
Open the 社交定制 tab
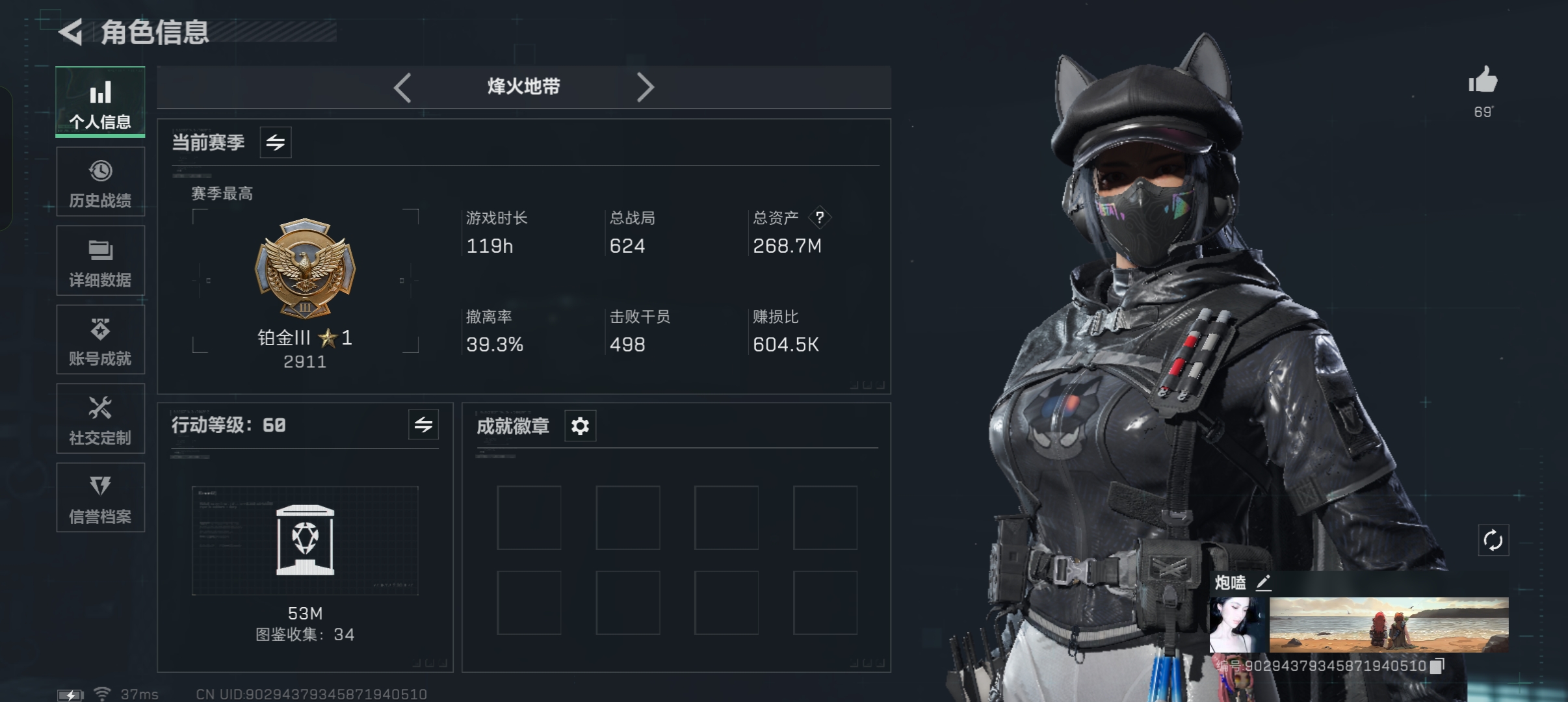[100, 419]
